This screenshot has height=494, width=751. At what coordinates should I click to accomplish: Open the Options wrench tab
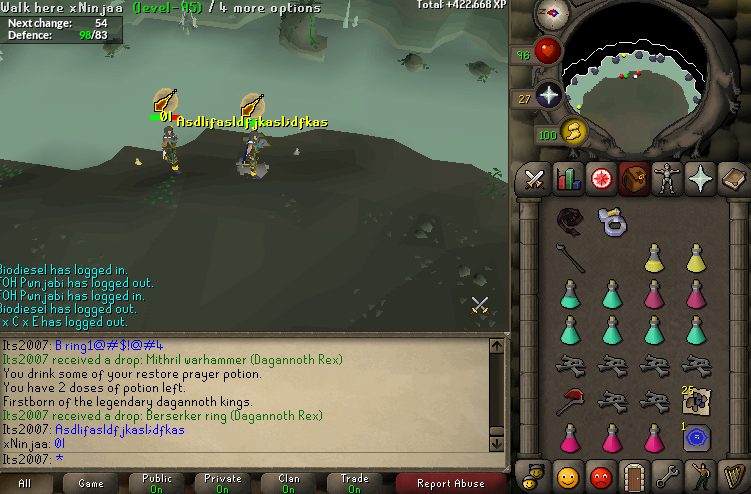[x=667, y=474]
